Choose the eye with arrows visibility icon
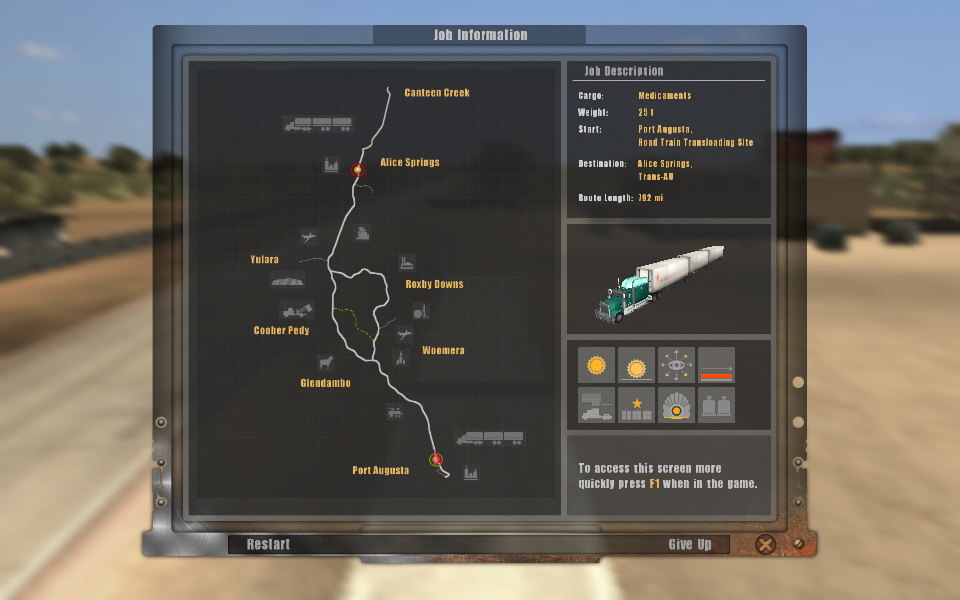This screenshot has width=960, height=600. tap(677, 366)
